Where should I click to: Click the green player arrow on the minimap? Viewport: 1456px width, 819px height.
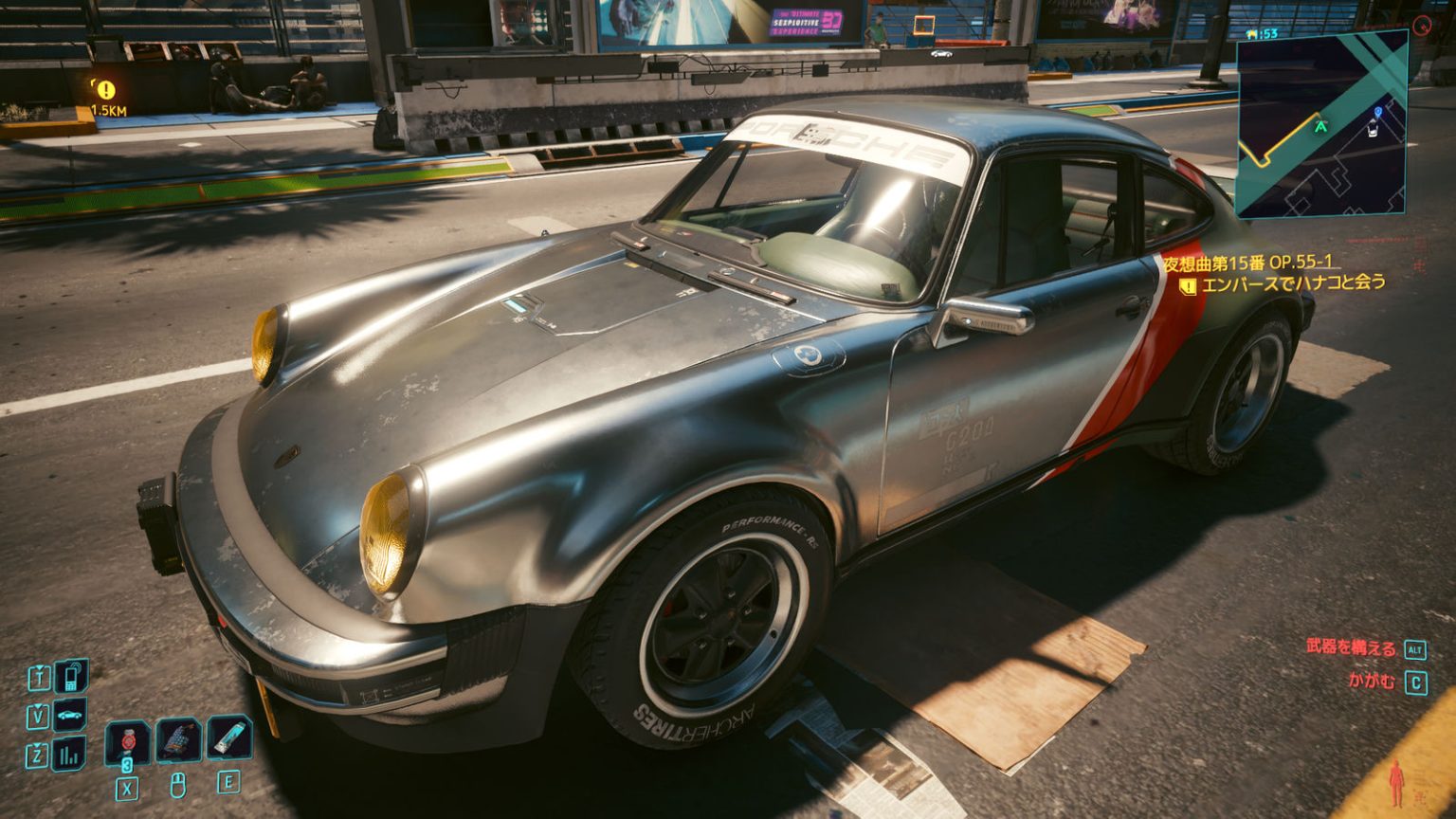(1319, 124)
